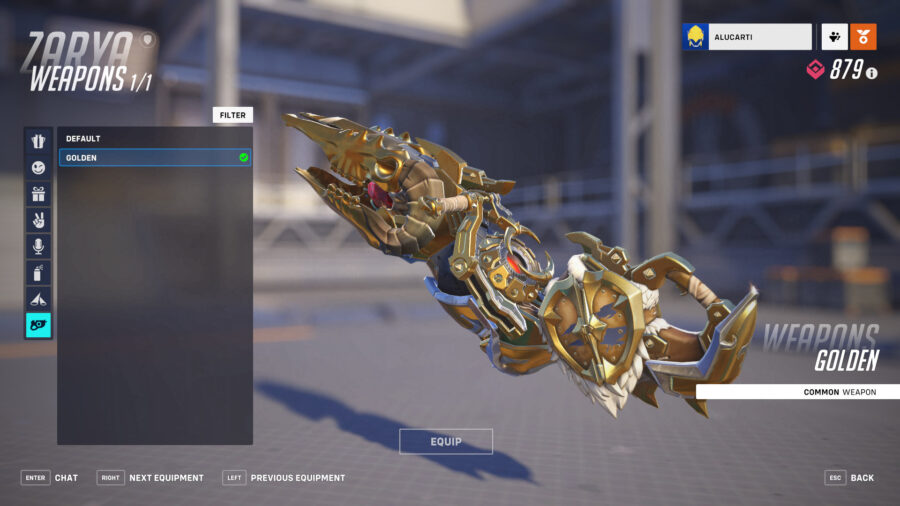
Task: Choose the Golden weapon variant
Action: coord(155,158)
